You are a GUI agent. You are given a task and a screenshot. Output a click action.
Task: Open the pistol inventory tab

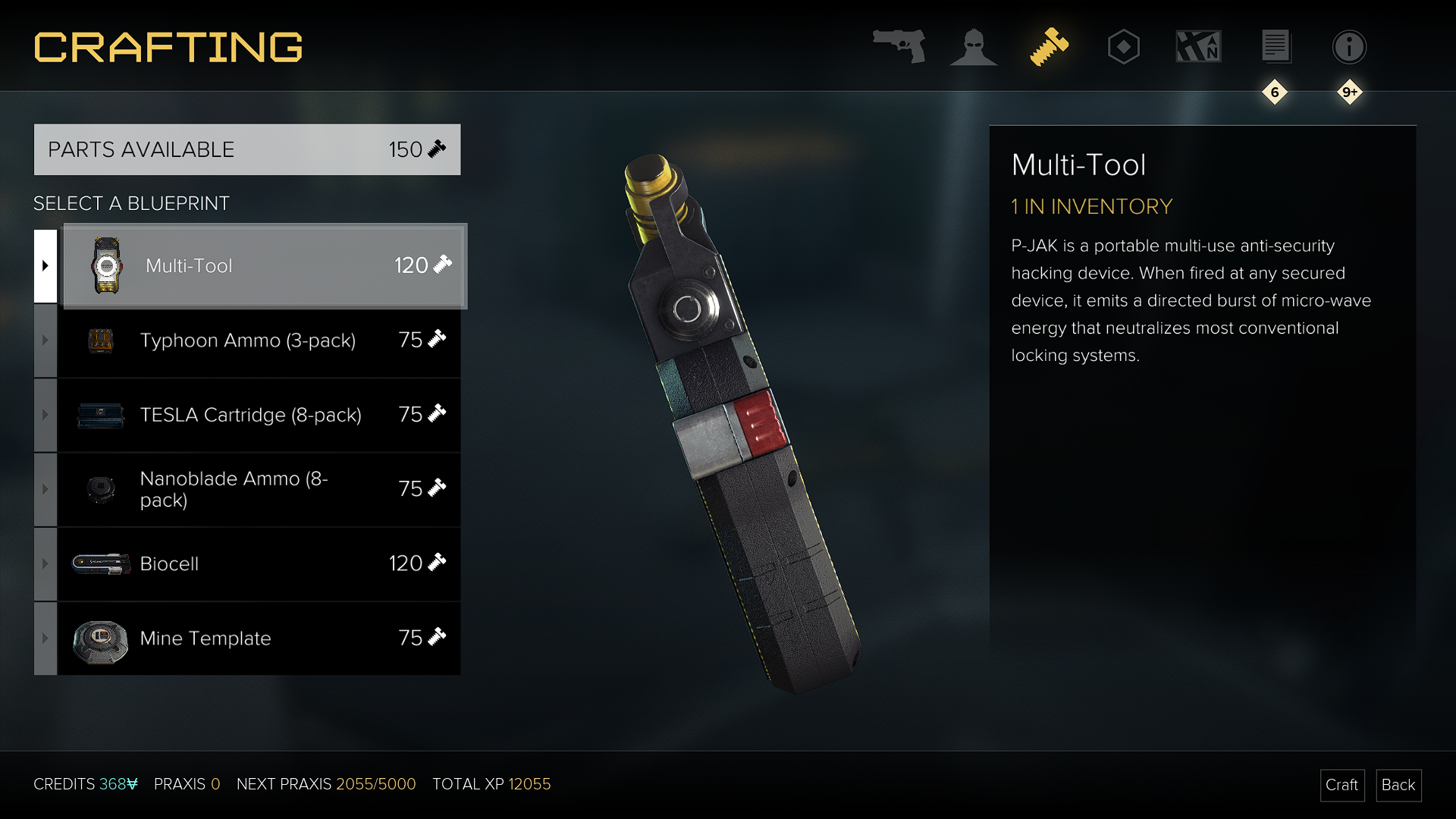tap(899, 47)
